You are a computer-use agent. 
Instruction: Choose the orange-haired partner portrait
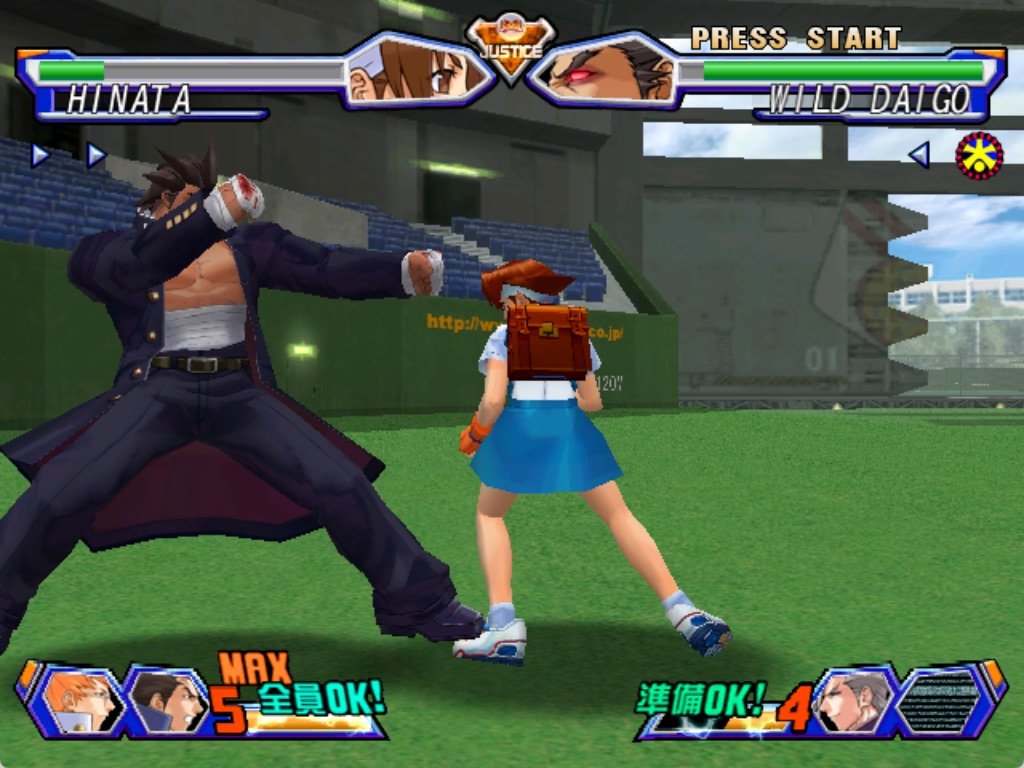[78, 699]
